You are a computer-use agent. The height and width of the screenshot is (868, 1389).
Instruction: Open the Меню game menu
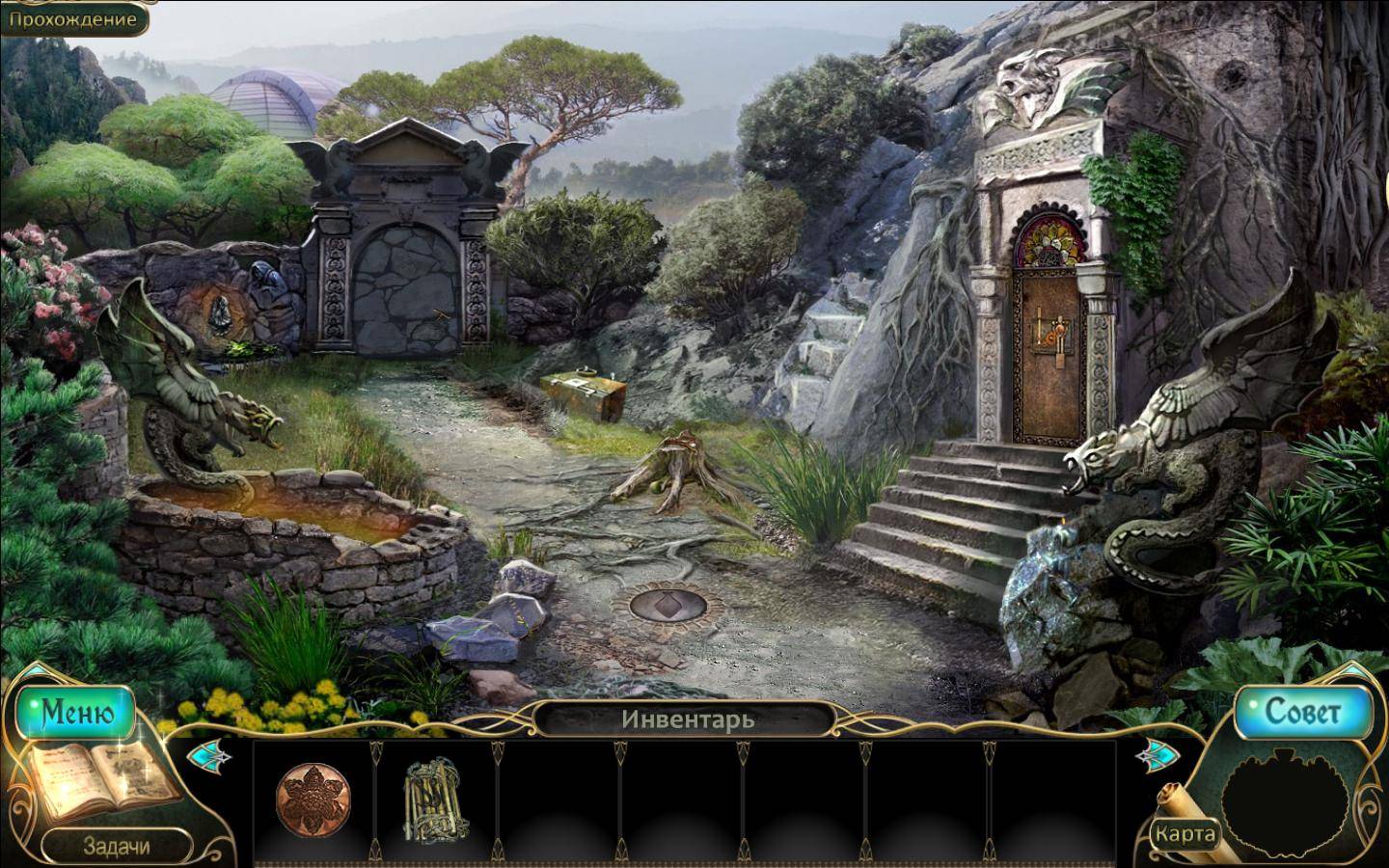76,713
